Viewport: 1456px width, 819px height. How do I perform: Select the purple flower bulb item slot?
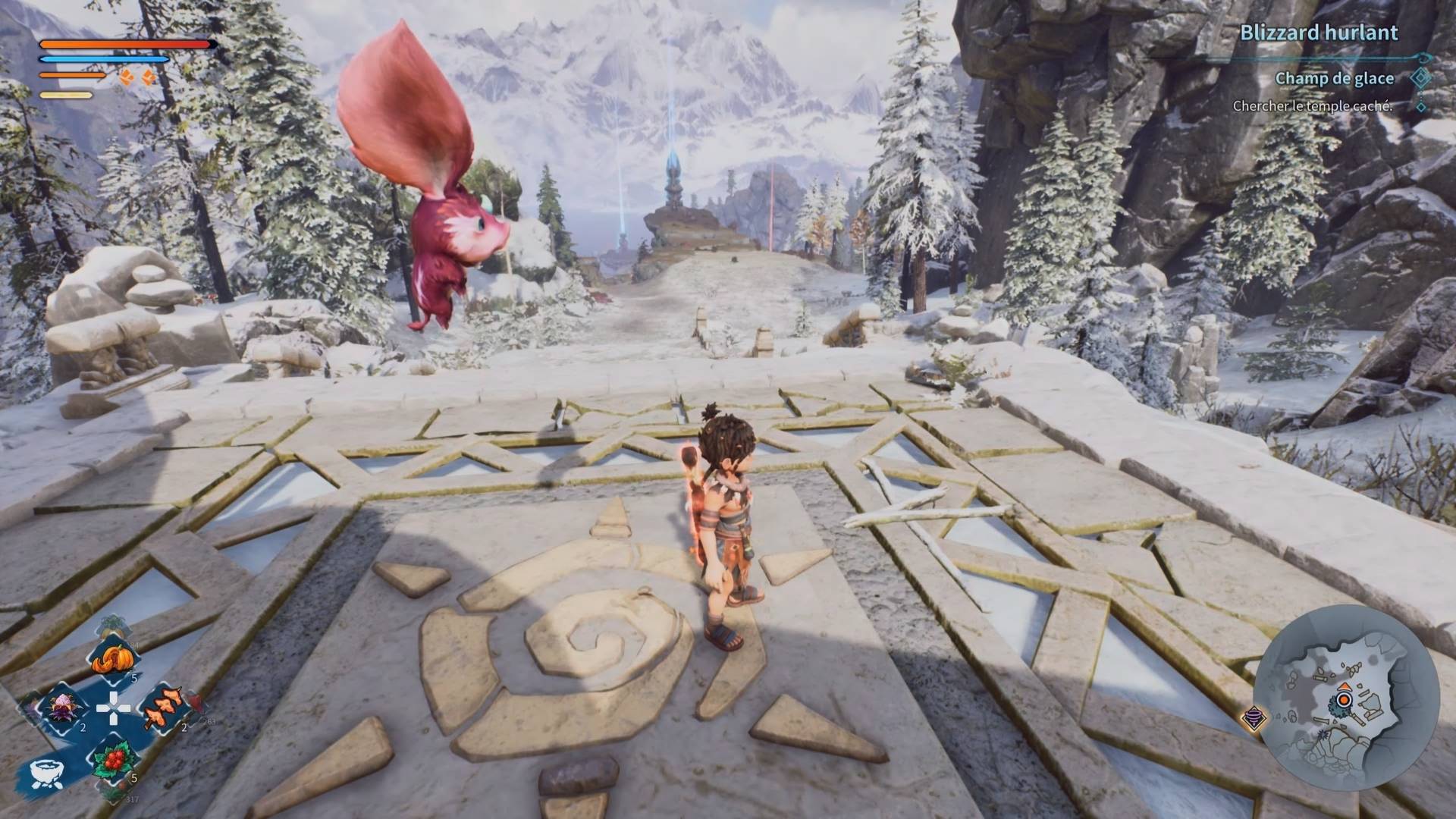(62, 708)
